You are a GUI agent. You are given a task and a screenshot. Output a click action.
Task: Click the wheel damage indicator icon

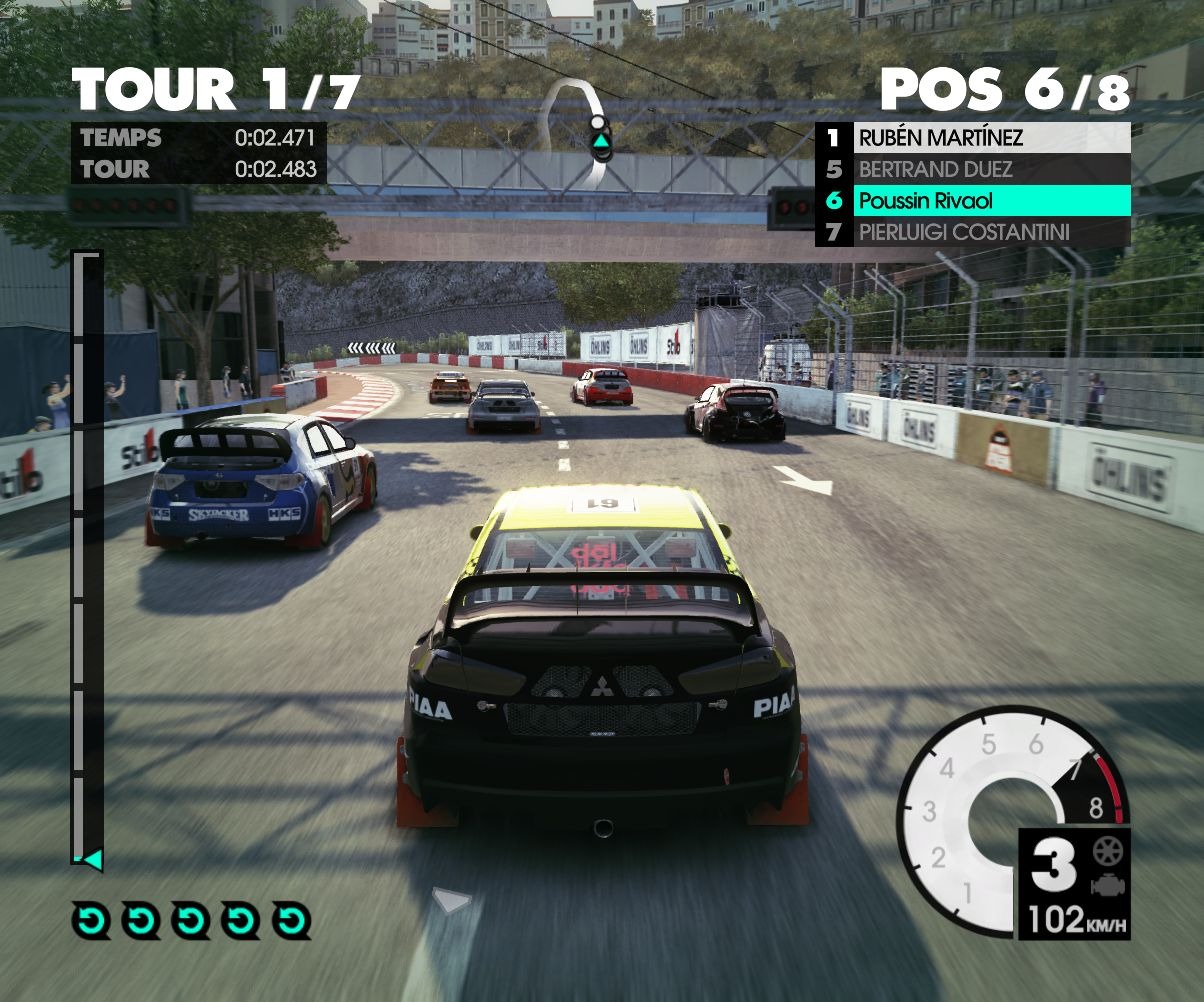[1108, 852]
